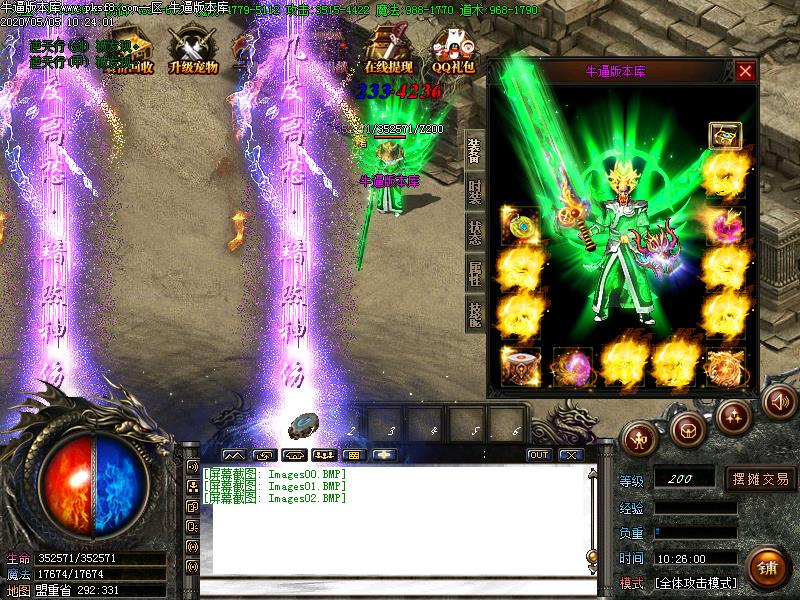The image size is (800, 600).
Task: Close the chat window with X
Action: click(x=571, y=455)
